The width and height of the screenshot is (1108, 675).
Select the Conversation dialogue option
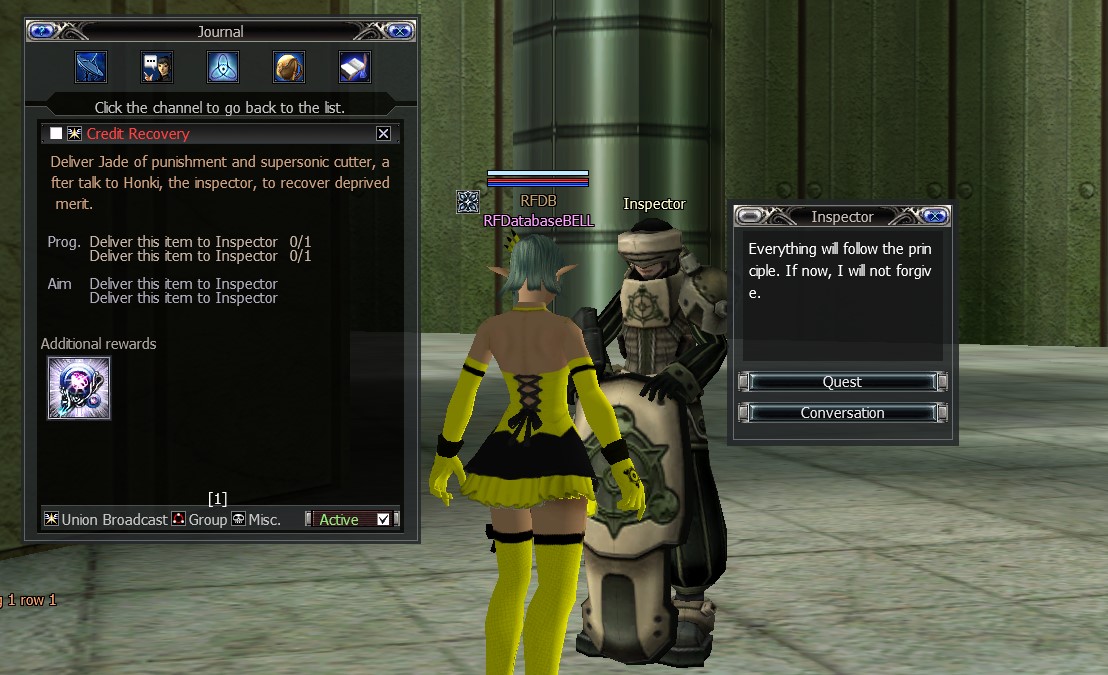coord(842,413)
